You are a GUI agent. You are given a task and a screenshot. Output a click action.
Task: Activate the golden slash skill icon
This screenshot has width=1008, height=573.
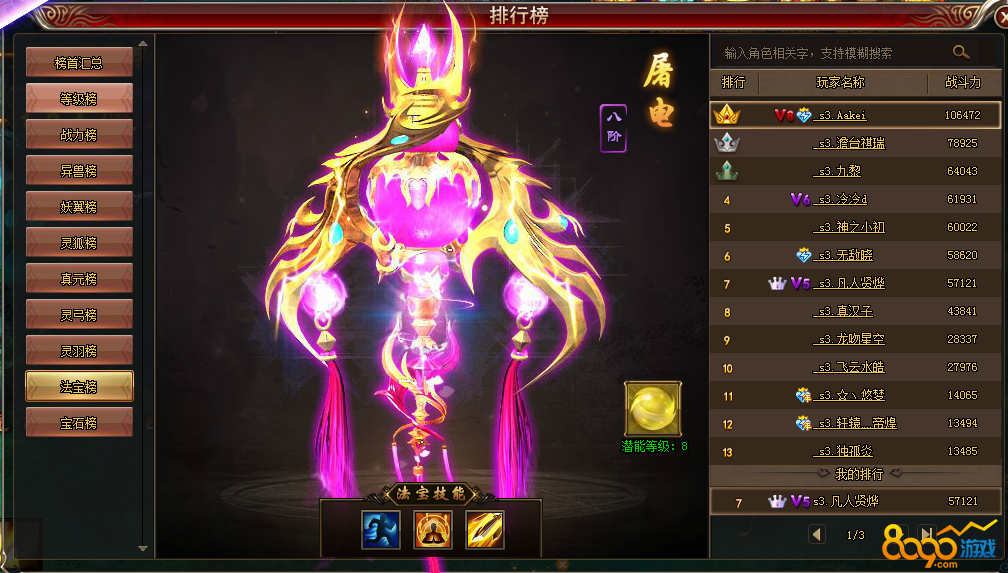pyautogui.click(x=485, y=529)
